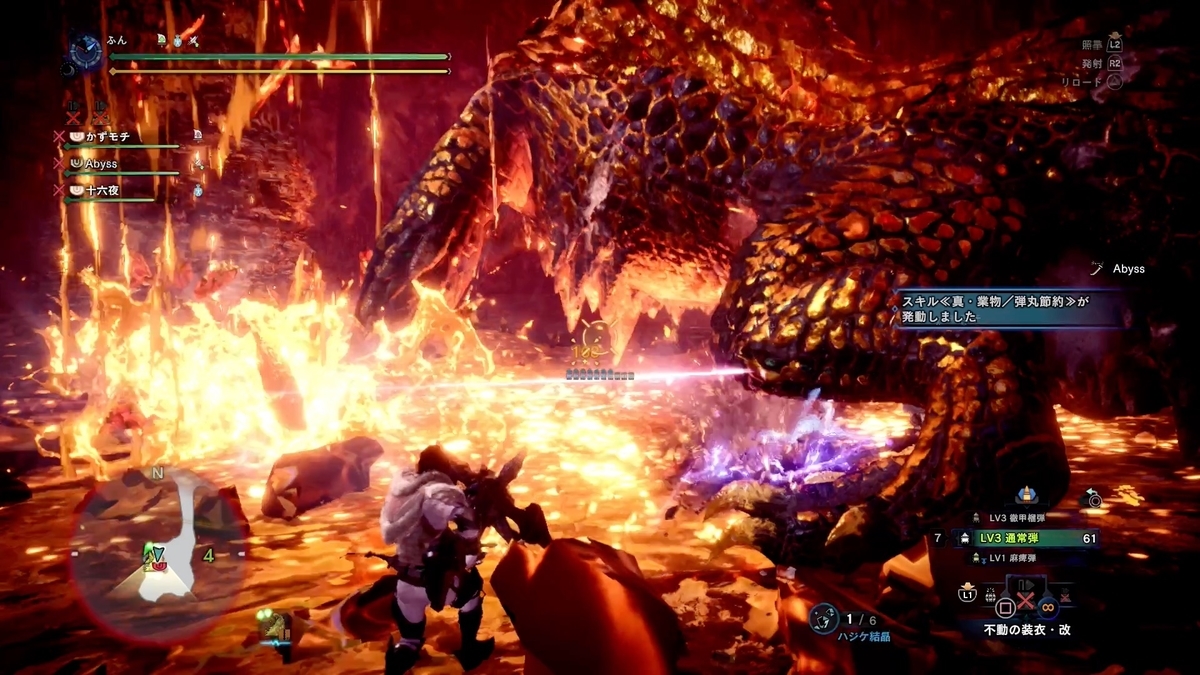Click the bowgun special ammo icon

coord(1026,494)
